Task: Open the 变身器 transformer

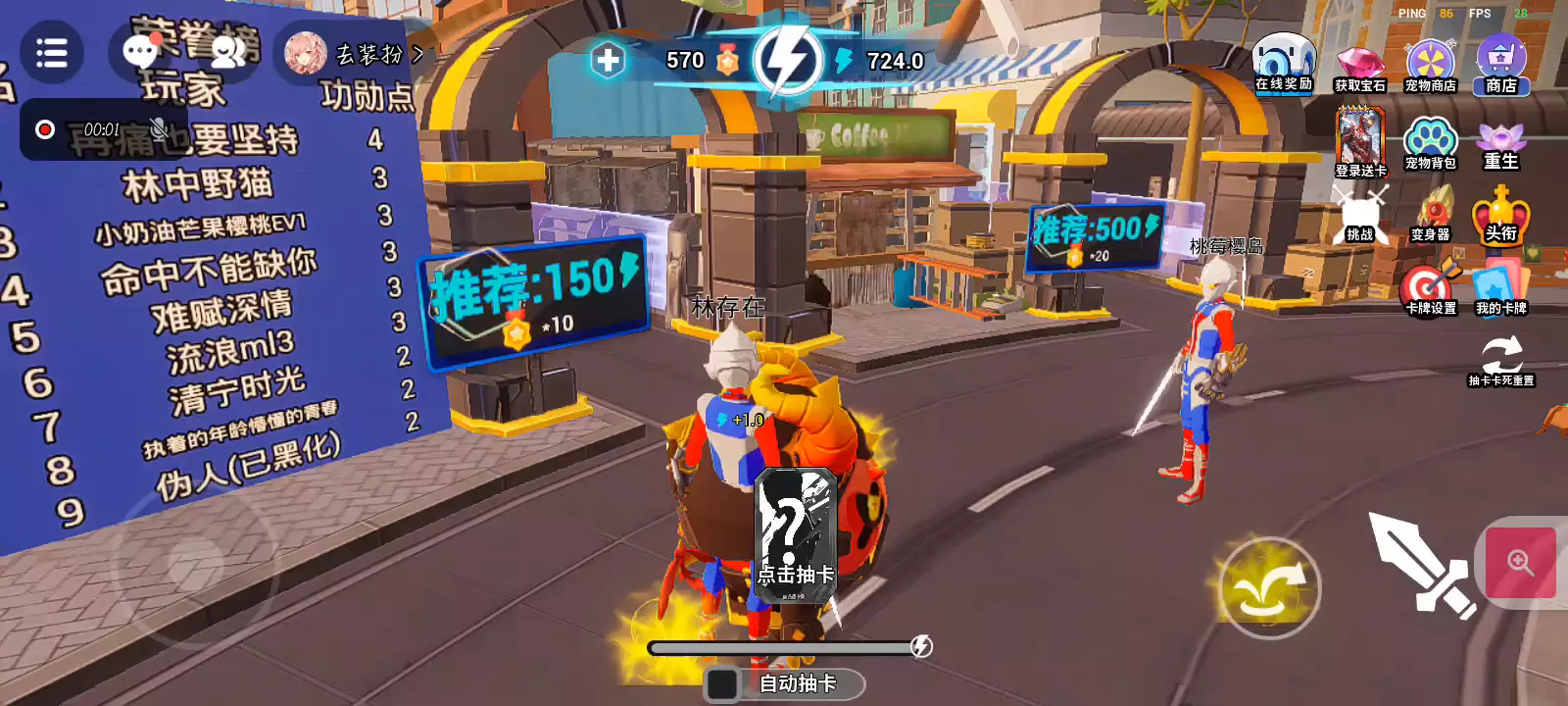Action: [1430, 216]
